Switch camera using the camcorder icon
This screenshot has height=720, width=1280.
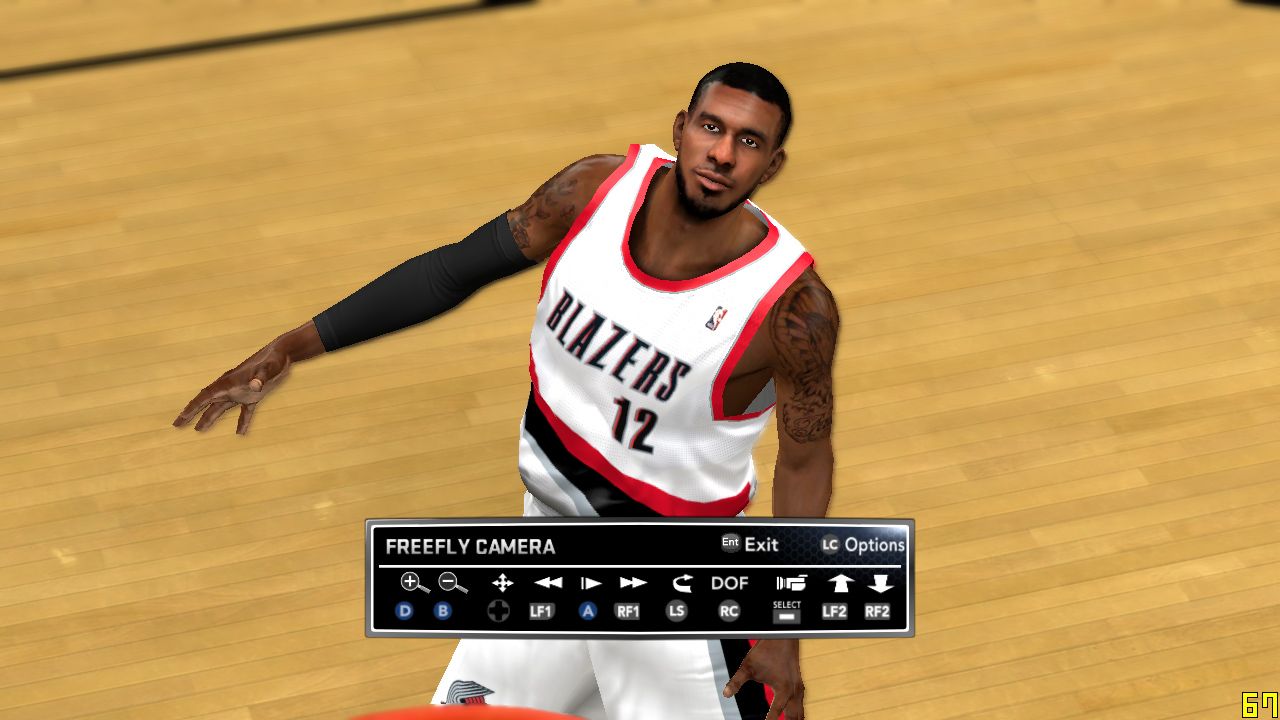[790, 582]
